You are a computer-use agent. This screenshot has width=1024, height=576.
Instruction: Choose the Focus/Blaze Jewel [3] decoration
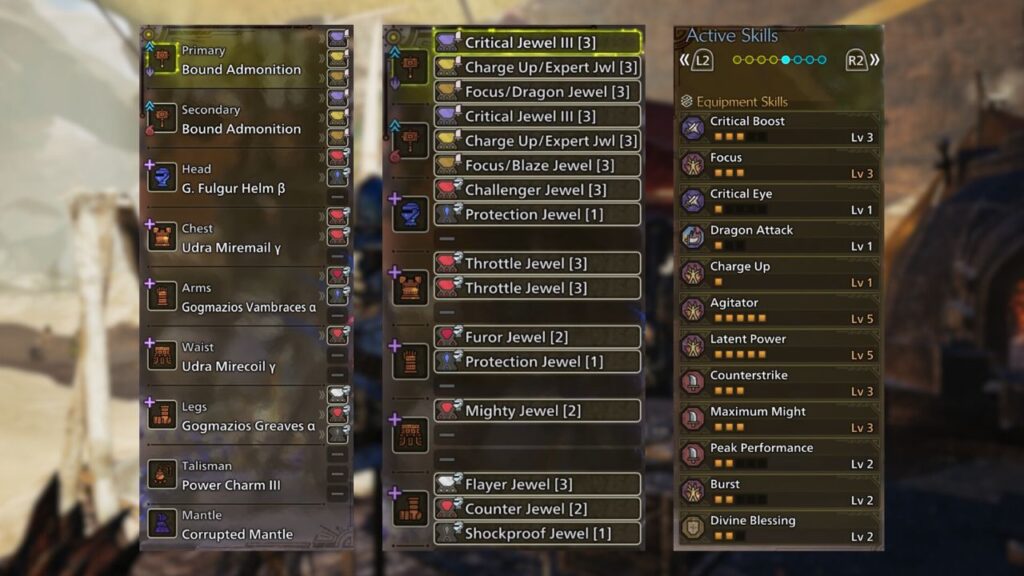pyautogui.click(x=538, y=165)
